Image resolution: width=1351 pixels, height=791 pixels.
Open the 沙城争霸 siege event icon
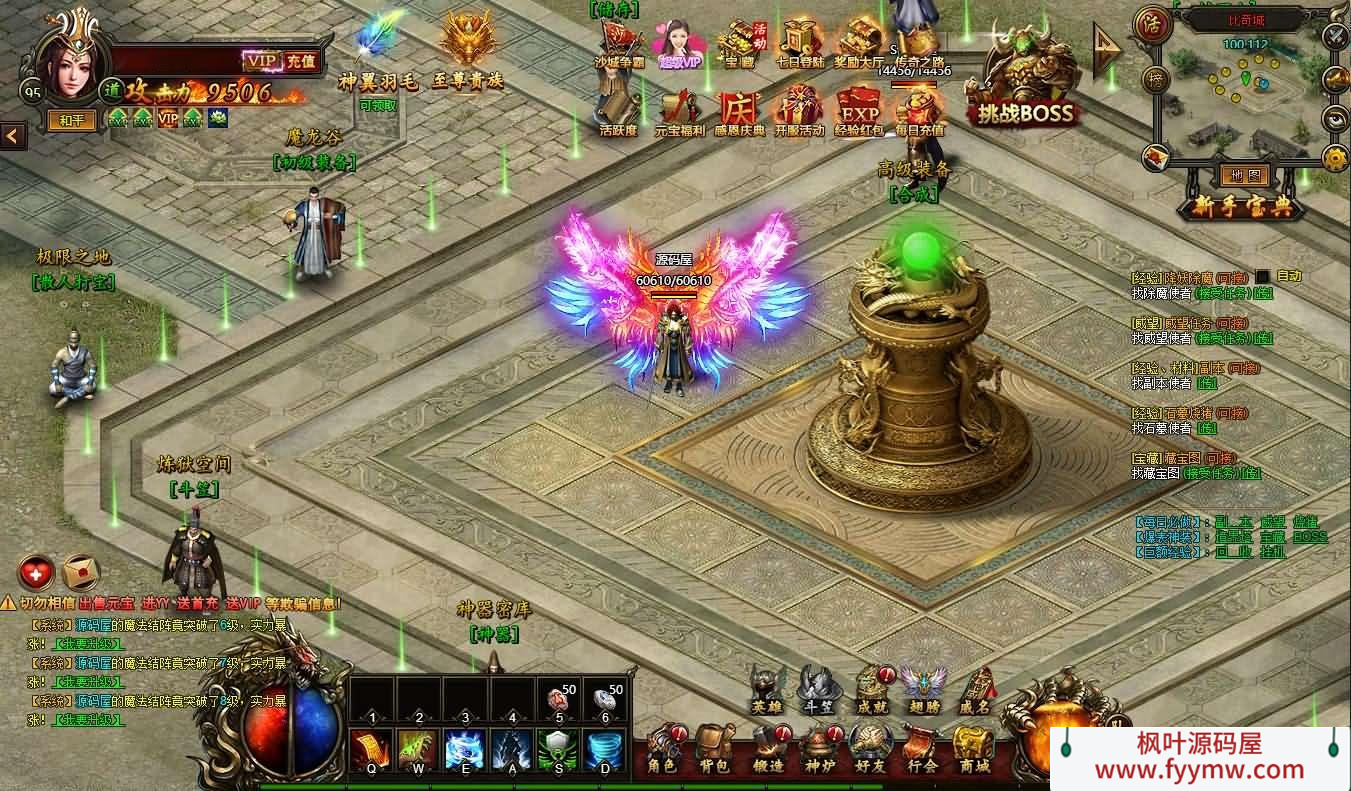tap(620, 44)
